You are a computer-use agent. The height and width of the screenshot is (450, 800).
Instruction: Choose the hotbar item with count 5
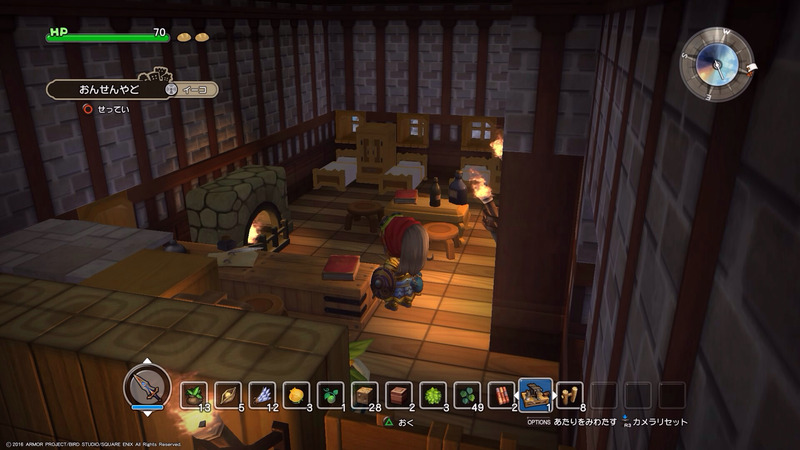click(228, 395)
